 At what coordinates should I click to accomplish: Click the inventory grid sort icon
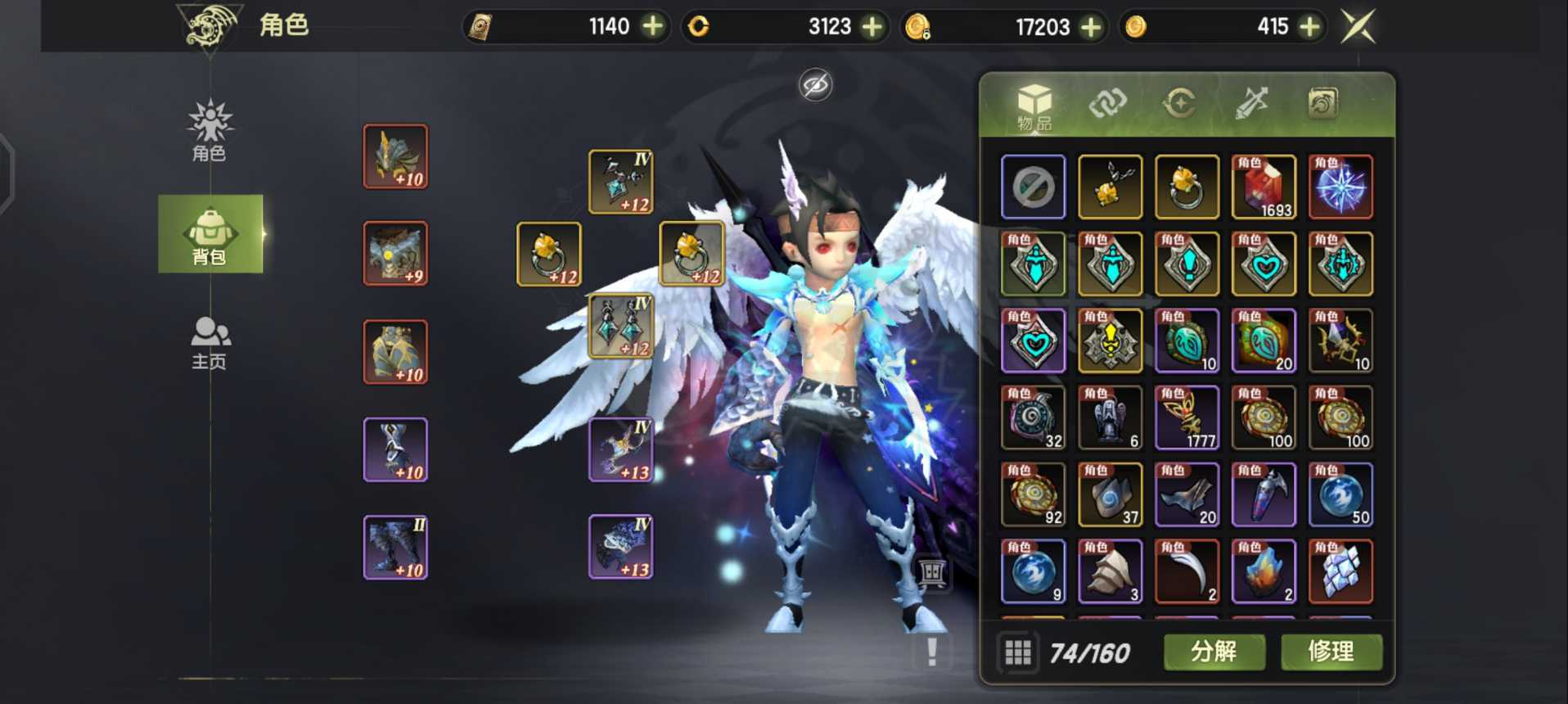1017,652
